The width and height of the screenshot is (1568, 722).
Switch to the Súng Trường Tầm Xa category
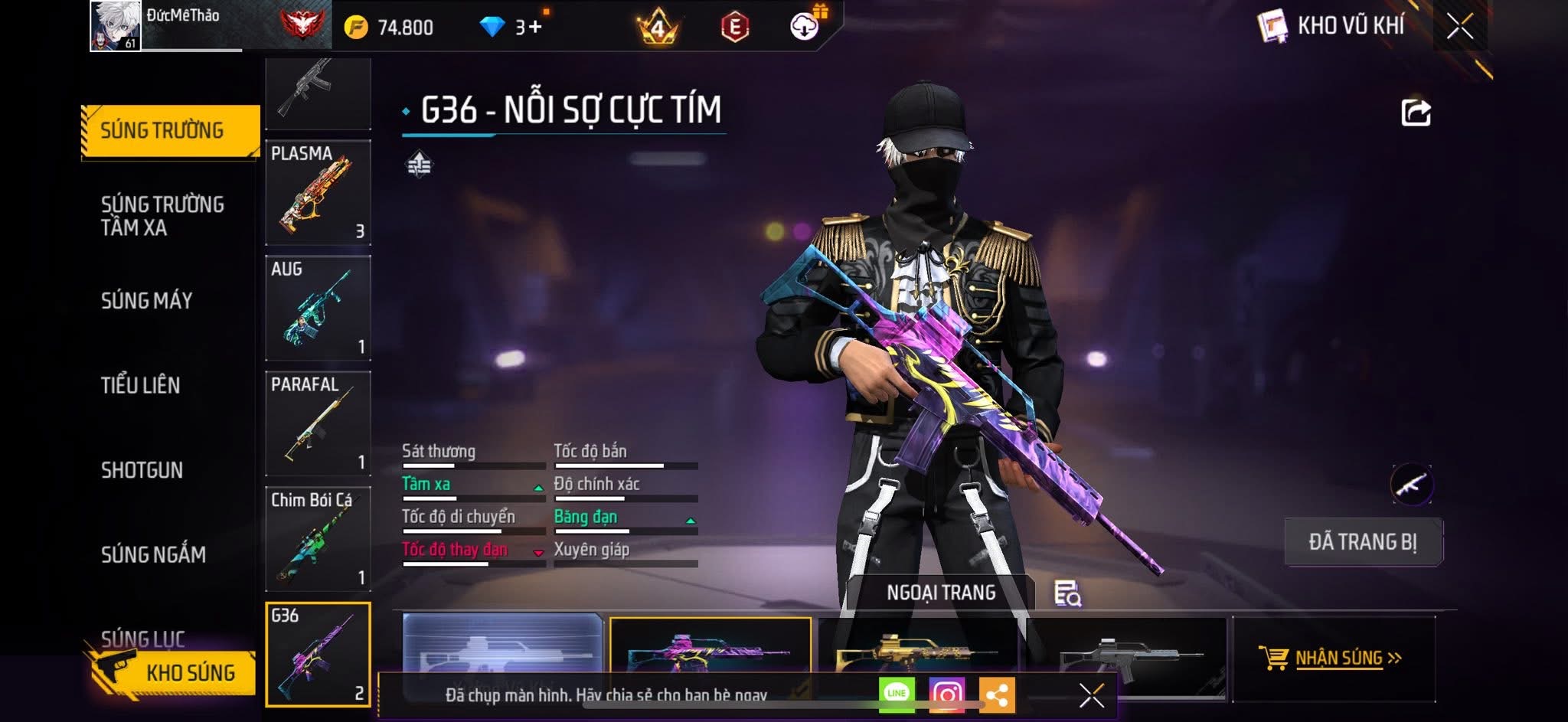coord(162,216)
